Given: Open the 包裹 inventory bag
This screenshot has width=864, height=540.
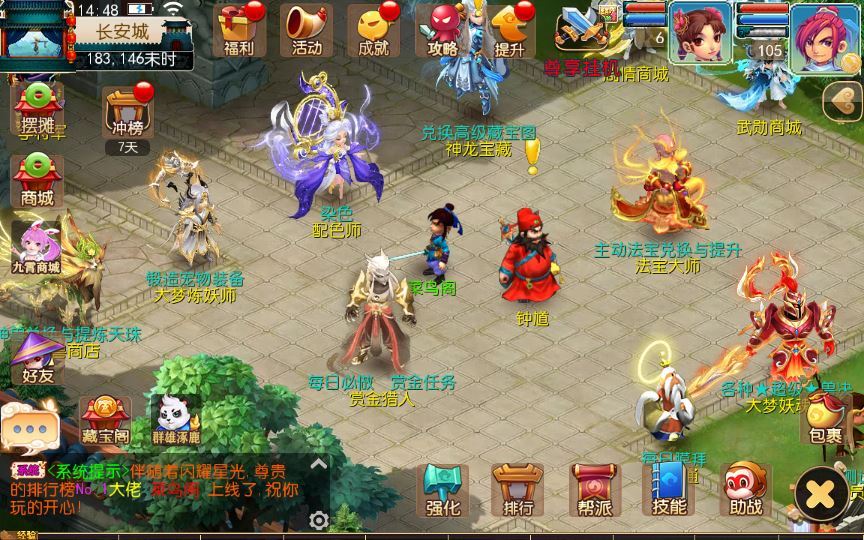Looking at the screenshot, I should [826, 420].
